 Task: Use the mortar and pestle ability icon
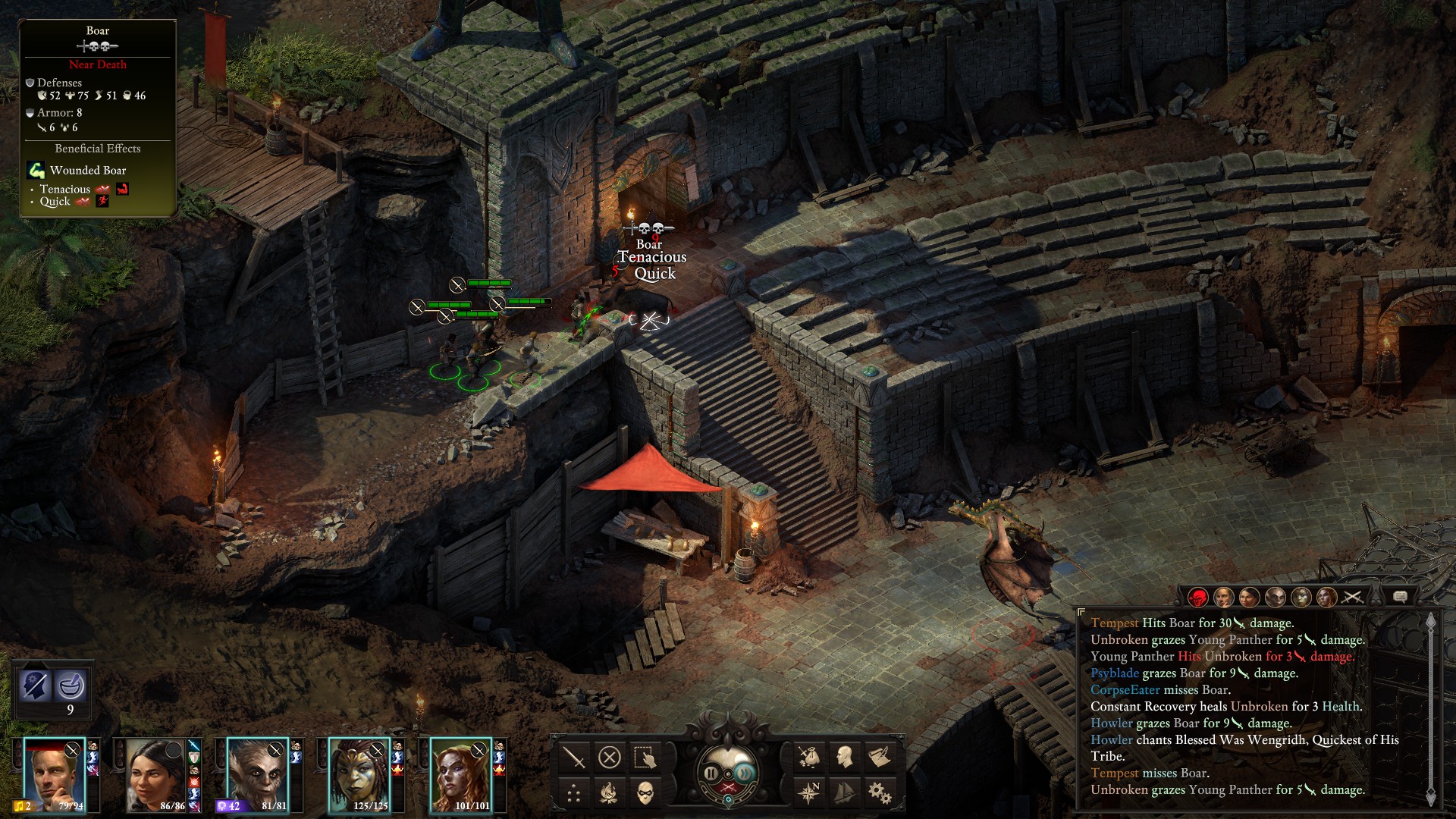pos(71,686)
